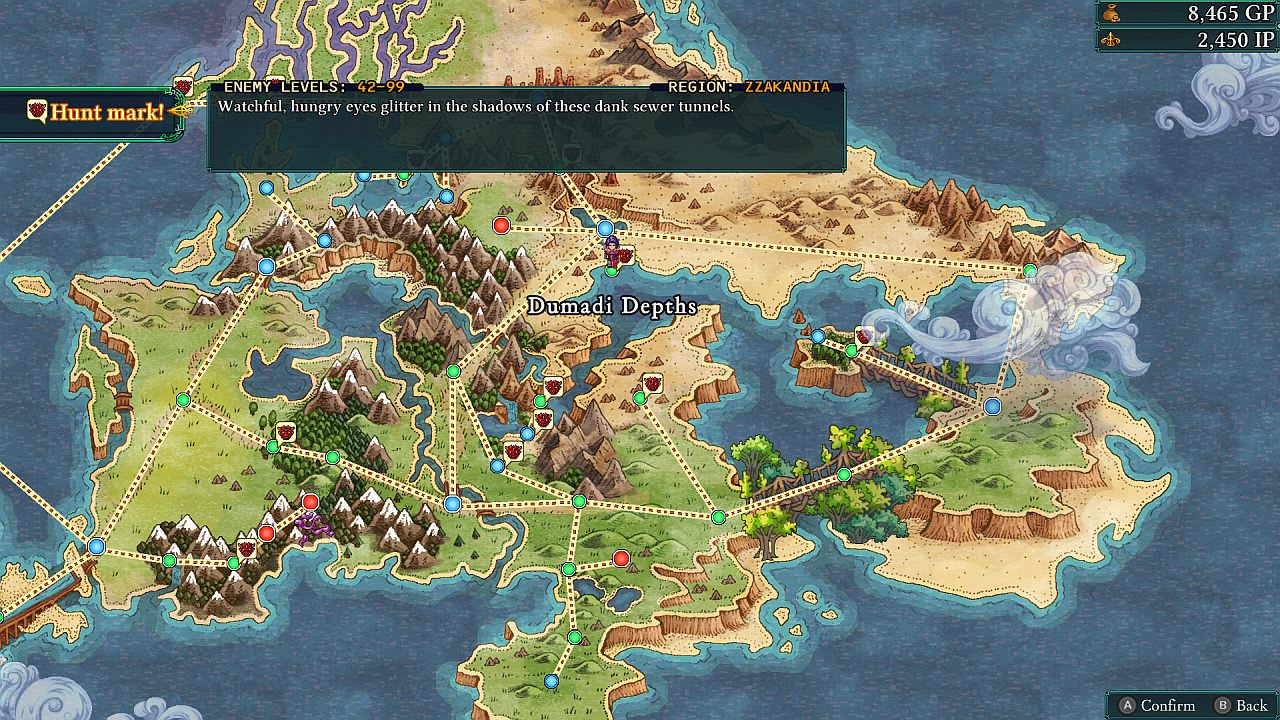Select the red map node west of Dumadi Depths
Screen dimensions: 1280x720
(x=501, y=225)
